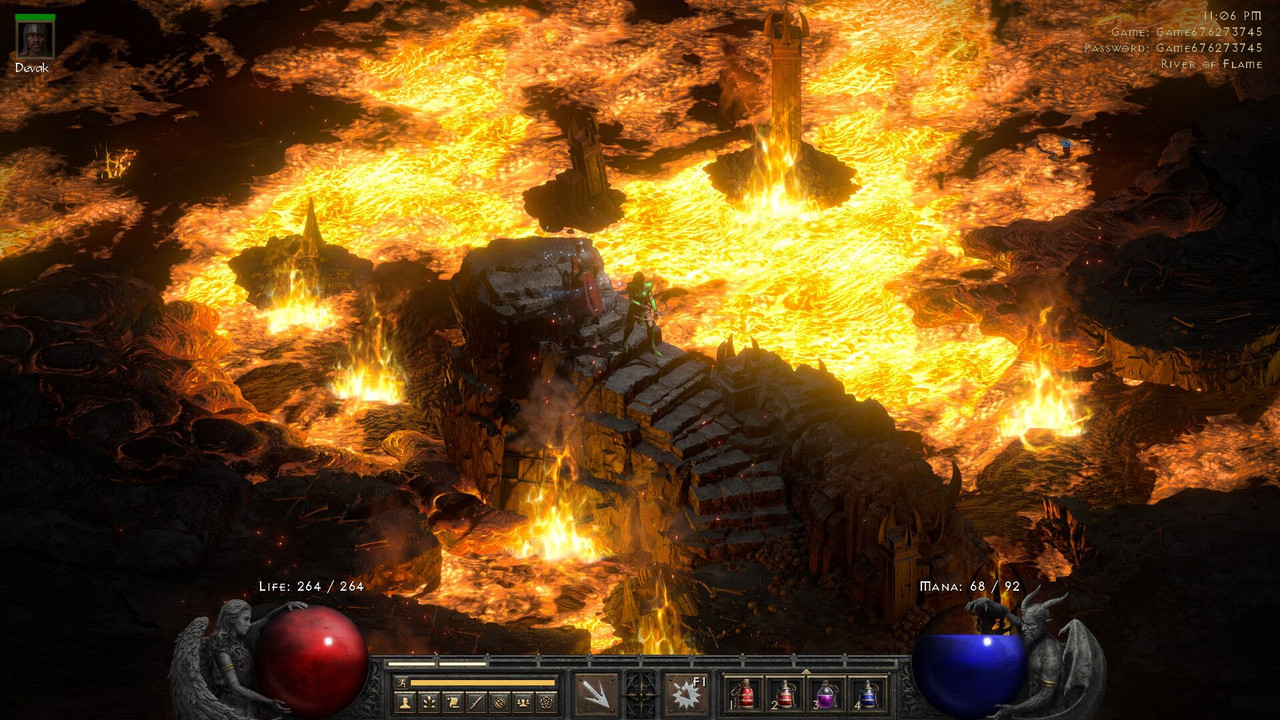Open the party screen button
This screenshot has width=1280, height=720.
pos(523,702)
